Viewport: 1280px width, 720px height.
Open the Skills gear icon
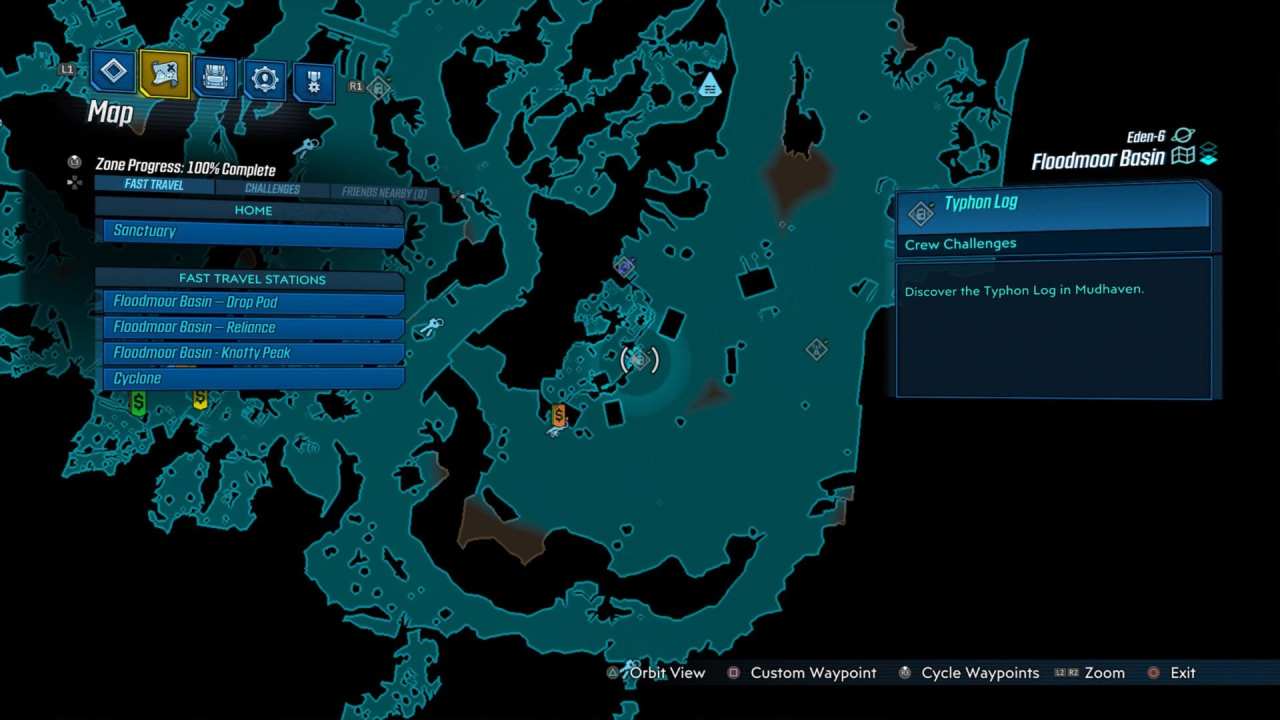click(x=264, y=80)
